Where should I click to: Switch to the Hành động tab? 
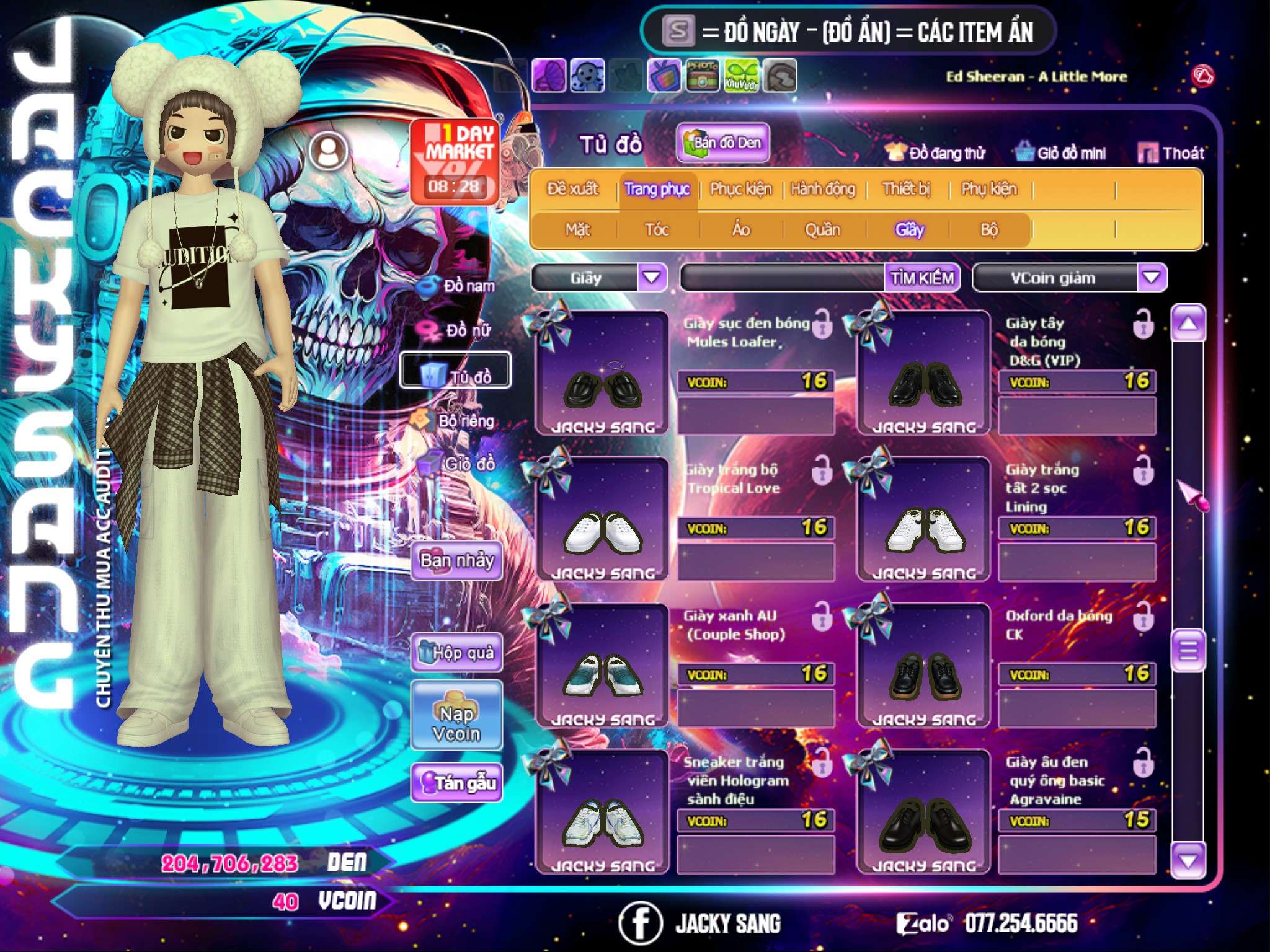point(823,189)
